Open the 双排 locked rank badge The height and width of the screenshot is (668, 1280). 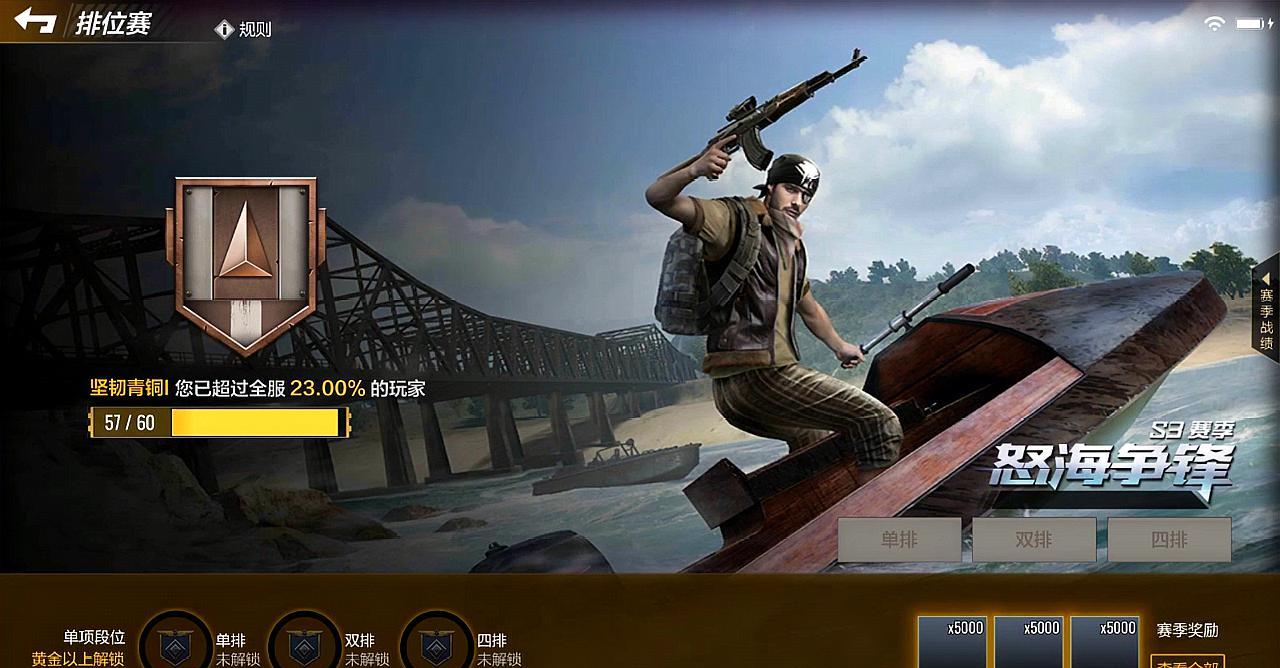click(x=304, y=643)
